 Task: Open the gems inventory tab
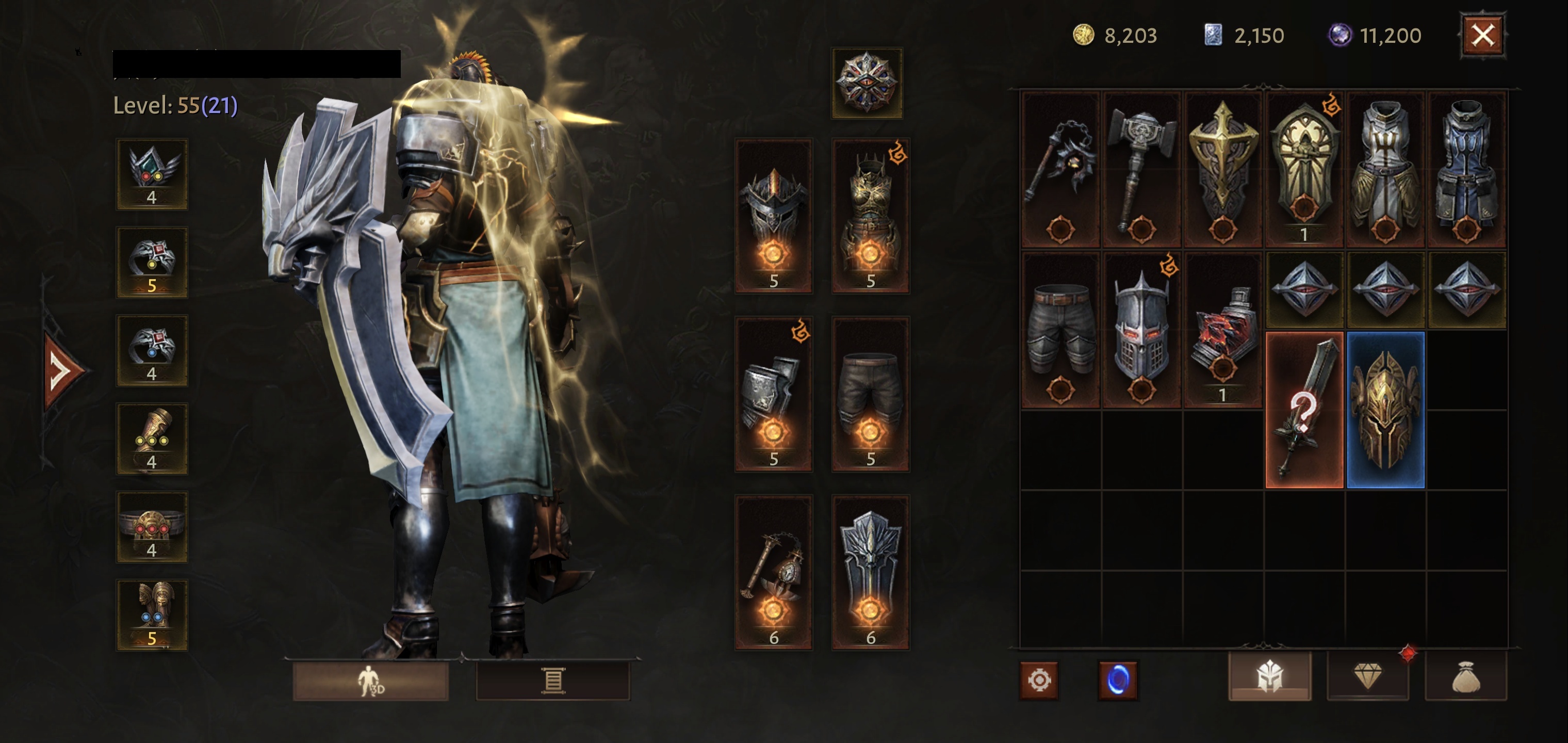point(1367,676)
